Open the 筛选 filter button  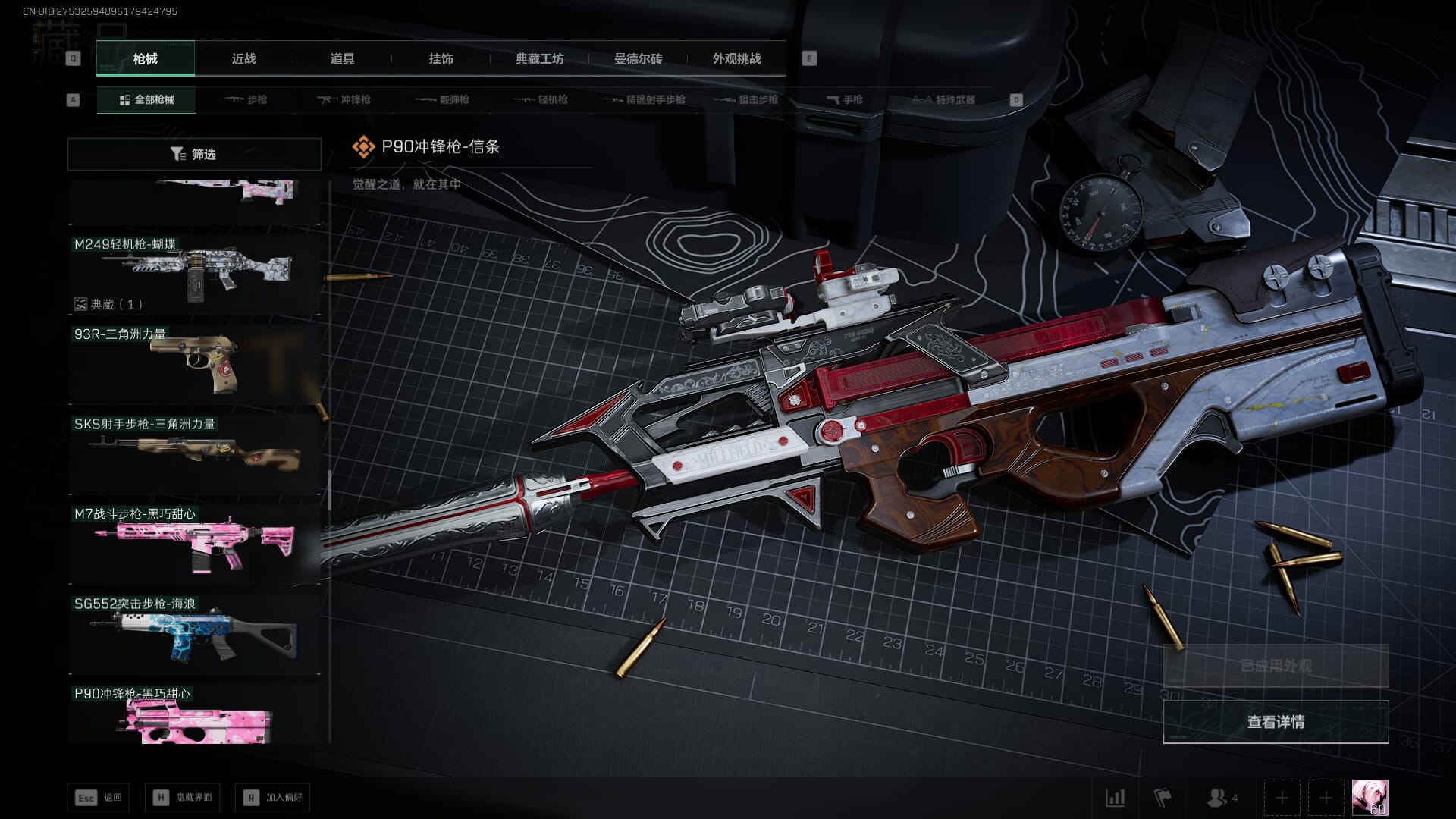coord(194,155)
